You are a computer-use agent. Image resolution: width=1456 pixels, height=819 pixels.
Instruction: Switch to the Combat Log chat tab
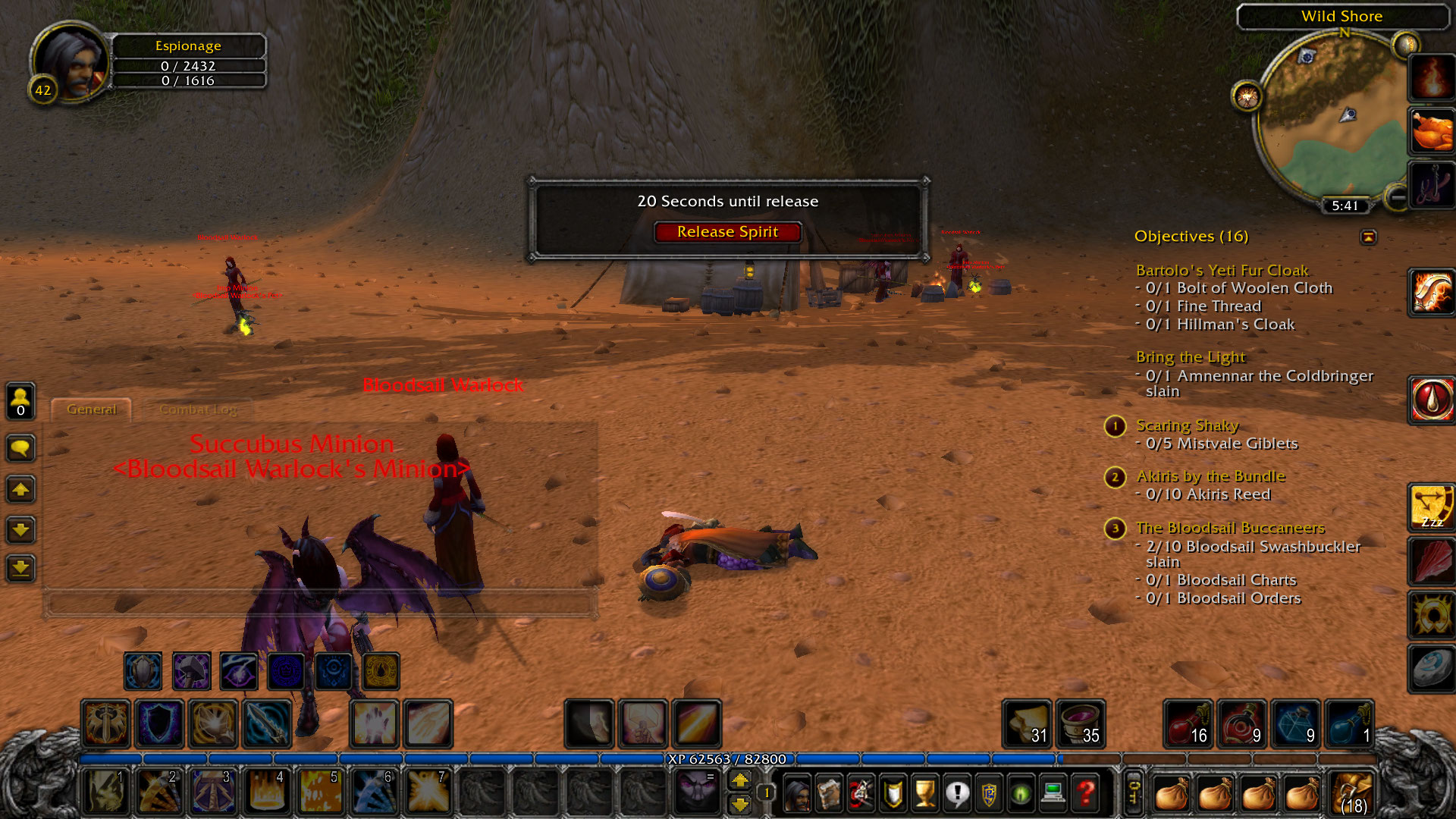coord(198,409)
